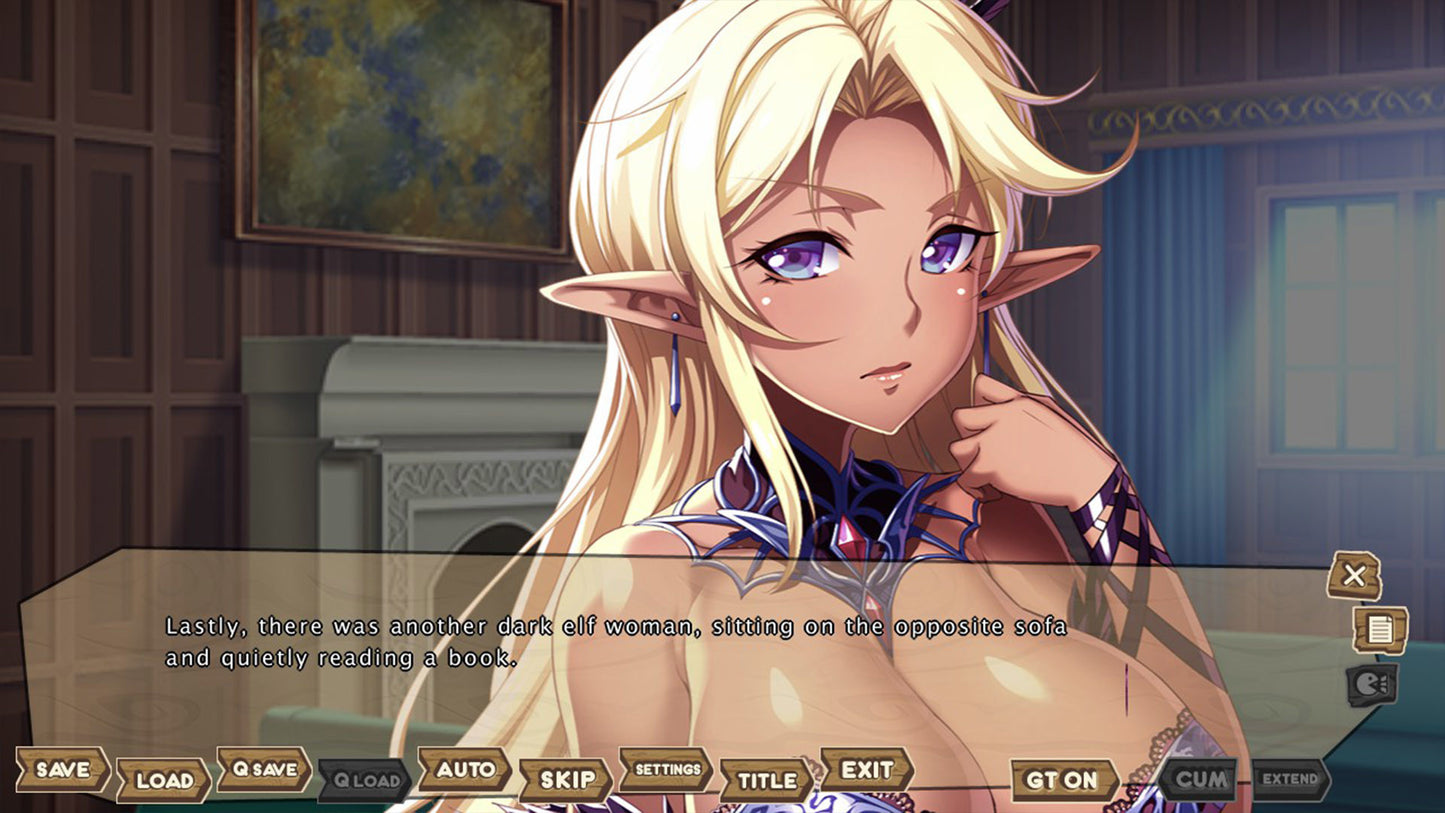
Task: Open the Settings screen
Action: click(667, 769)
